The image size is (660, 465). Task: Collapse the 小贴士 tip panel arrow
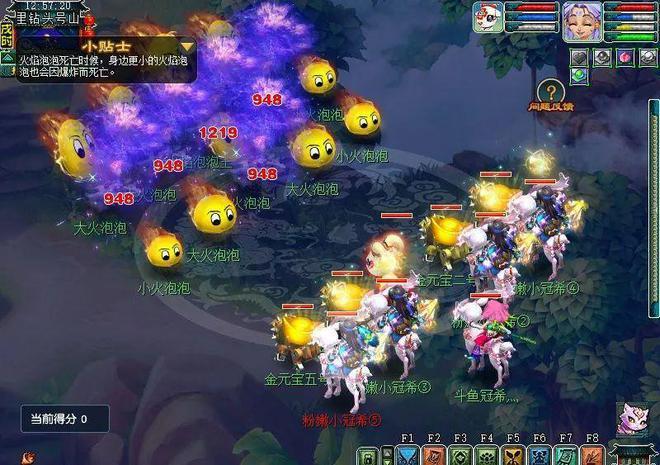187,45
